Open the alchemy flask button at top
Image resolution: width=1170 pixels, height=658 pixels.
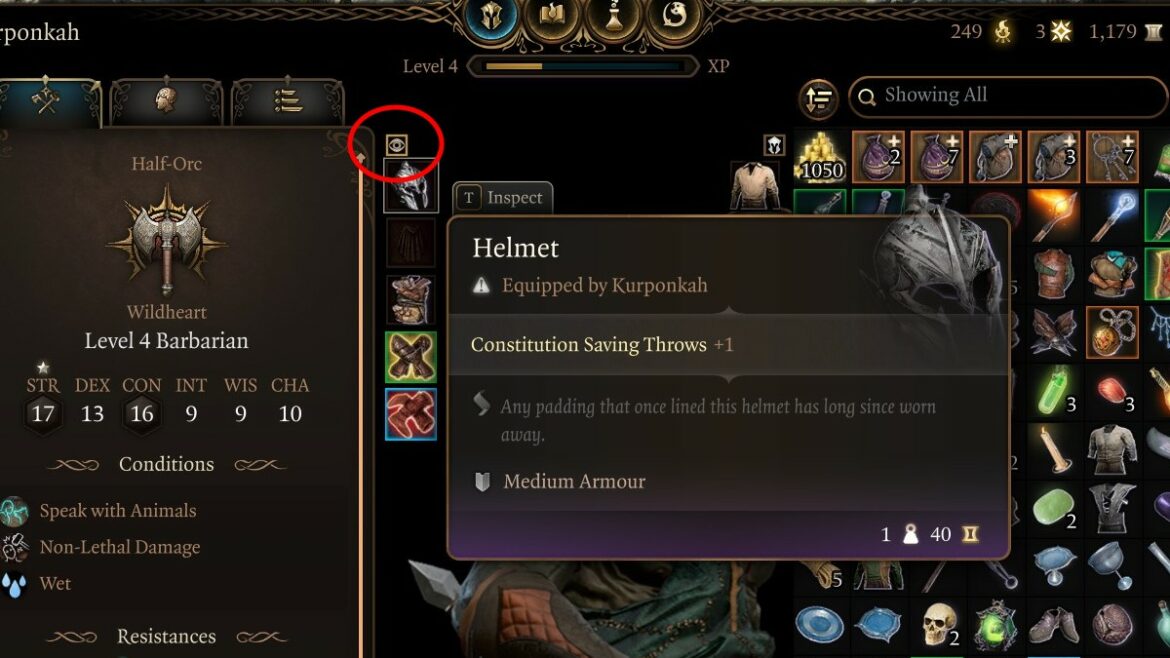point(610,18)
